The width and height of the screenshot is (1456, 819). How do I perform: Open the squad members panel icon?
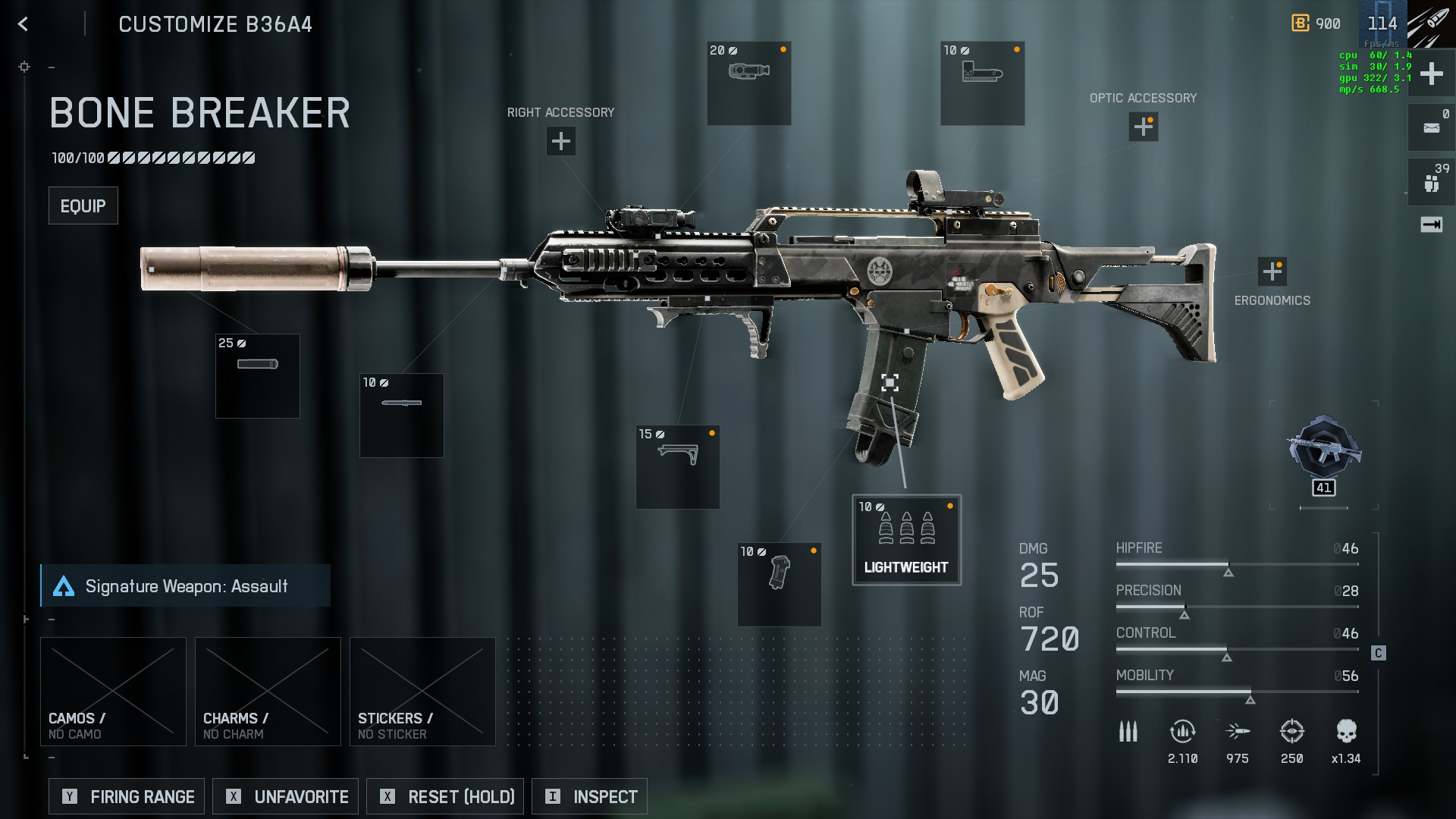click(x=1431, y=181)
